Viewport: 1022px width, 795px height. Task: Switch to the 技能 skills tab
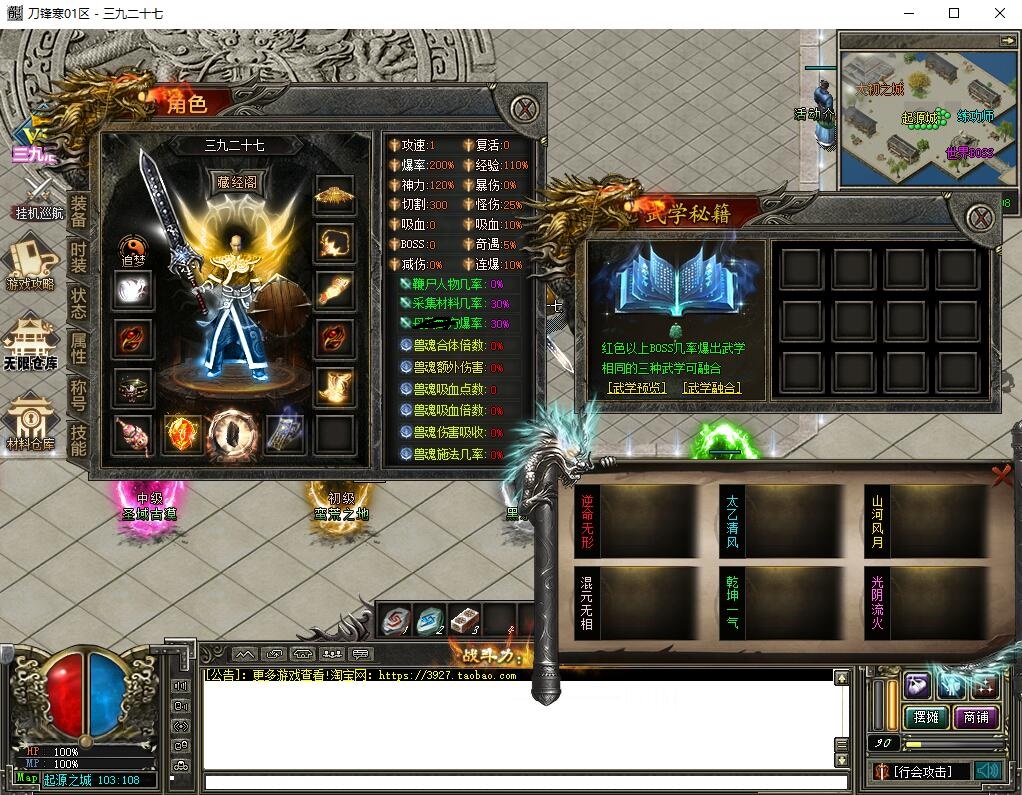point(78,438)
